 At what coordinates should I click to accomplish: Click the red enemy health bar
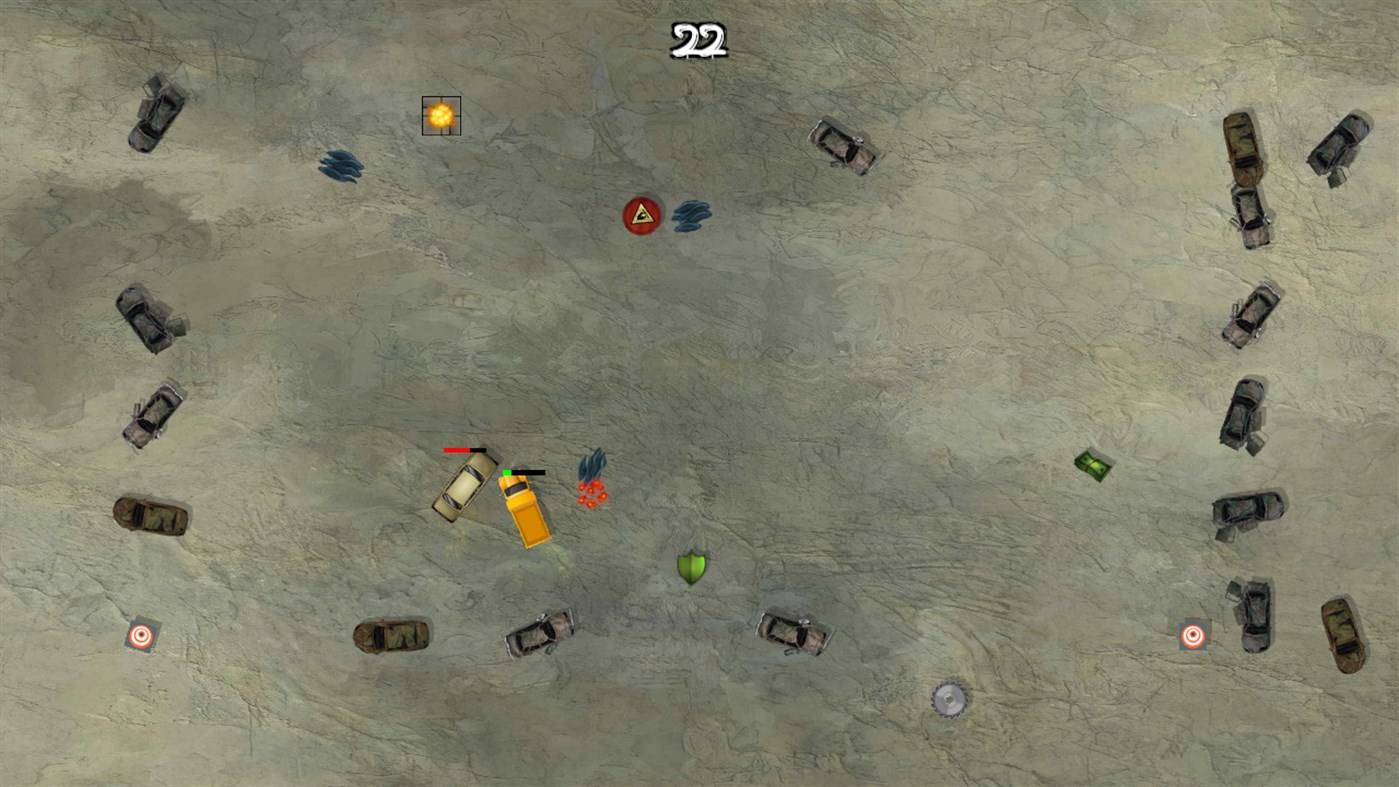point(460,450)
